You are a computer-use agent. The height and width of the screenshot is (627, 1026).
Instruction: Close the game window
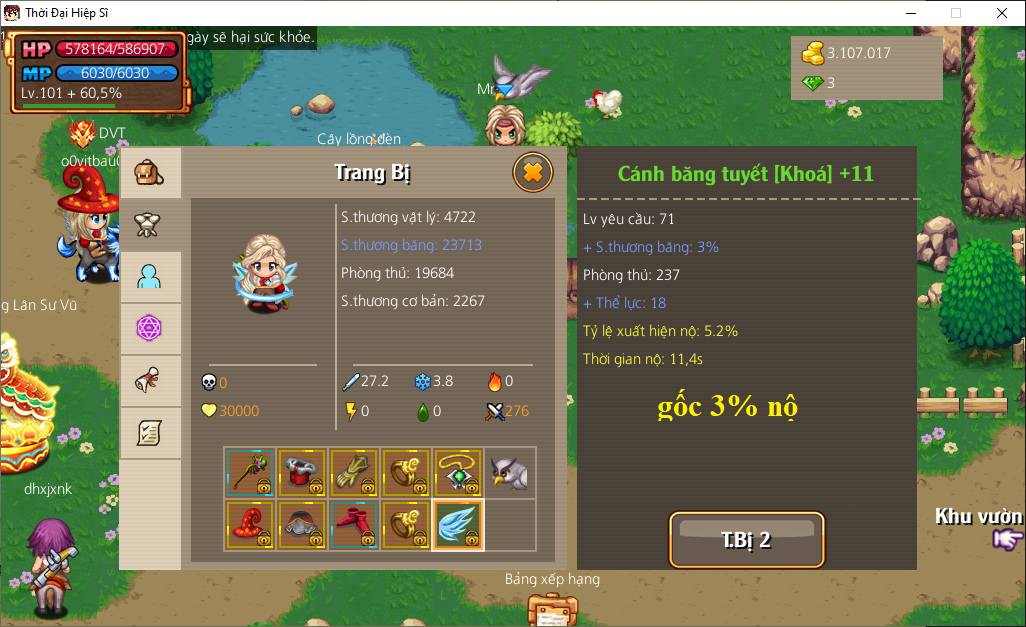[x=1001, y=13]
